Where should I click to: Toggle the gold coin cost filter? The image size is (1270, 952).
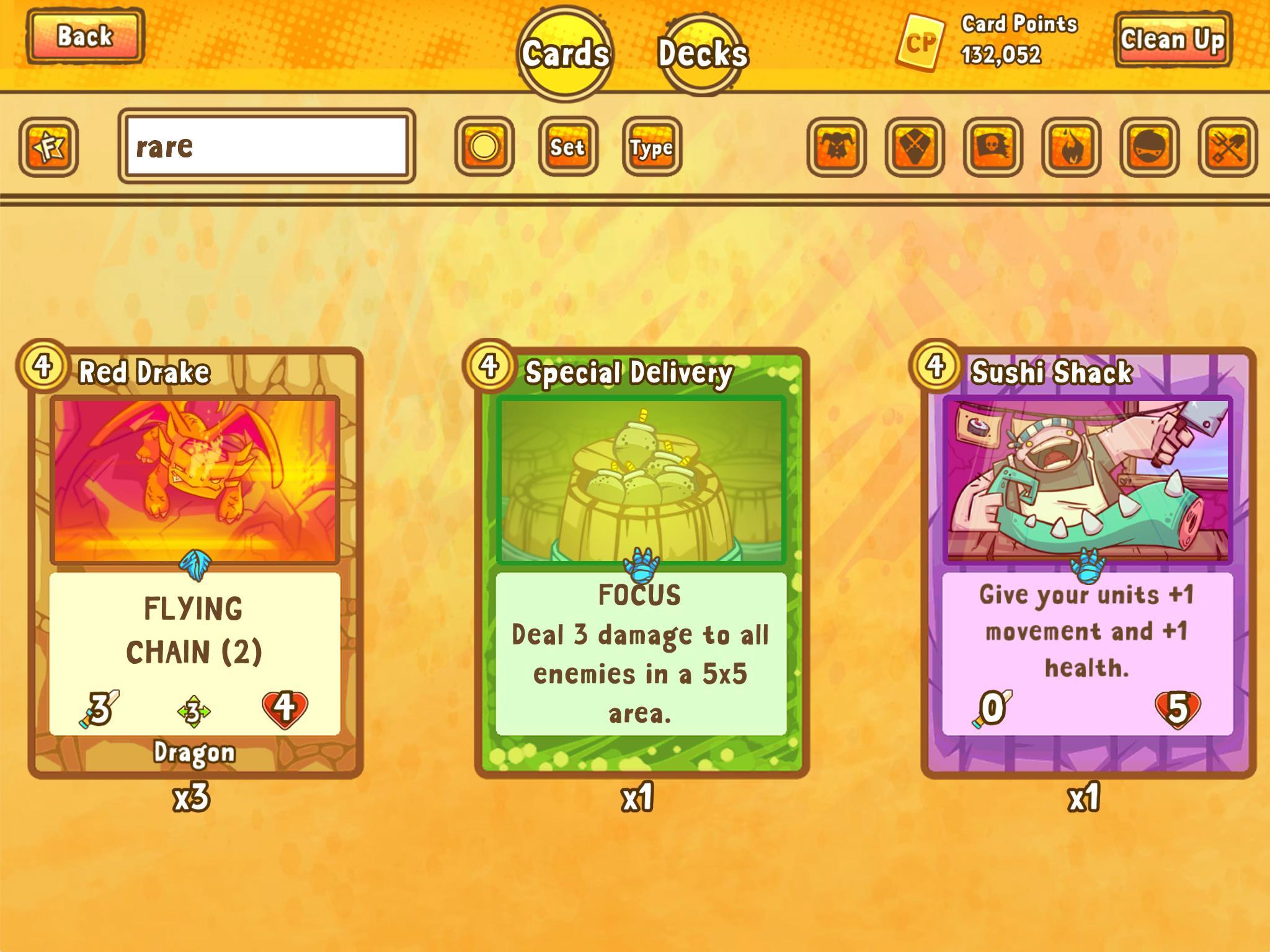pos(486,147)
